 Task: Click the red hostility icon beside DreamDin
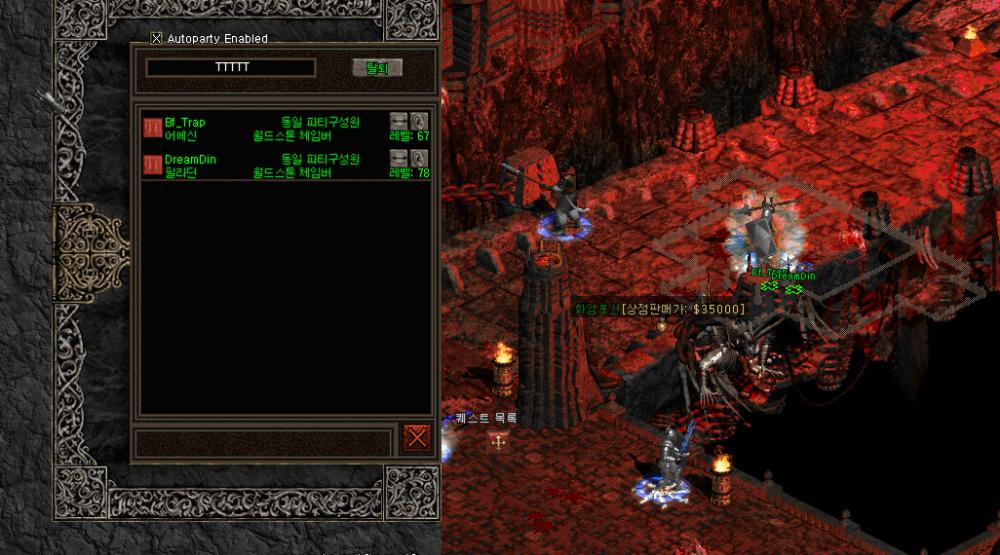[x=153, y=165]
